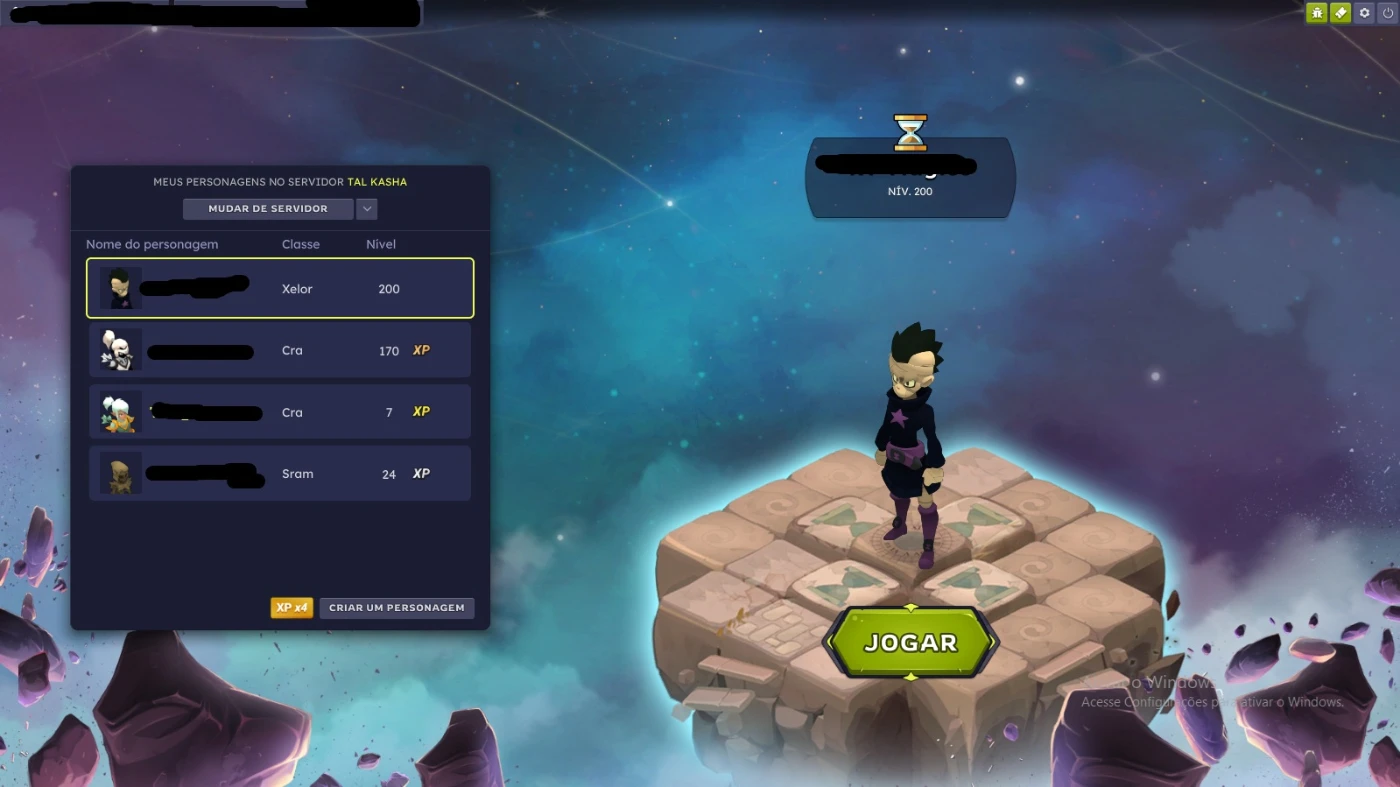Pick the level 7 Cra character
The width and height of the screenshot is (1400, 787).
click(x=280, y=412)
